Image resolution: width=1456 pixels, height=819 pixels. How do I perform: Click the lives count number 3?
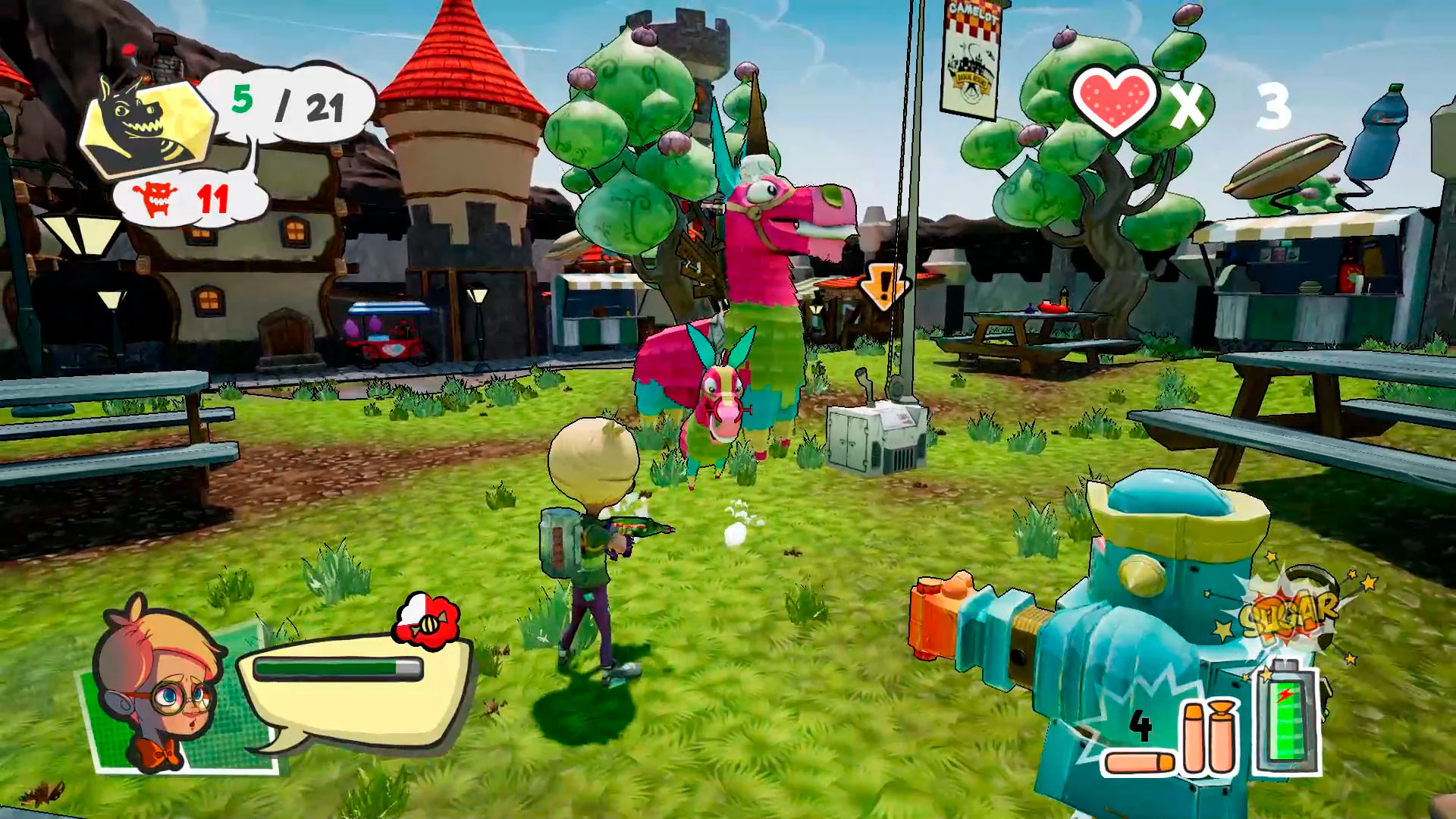[1277, 106]
